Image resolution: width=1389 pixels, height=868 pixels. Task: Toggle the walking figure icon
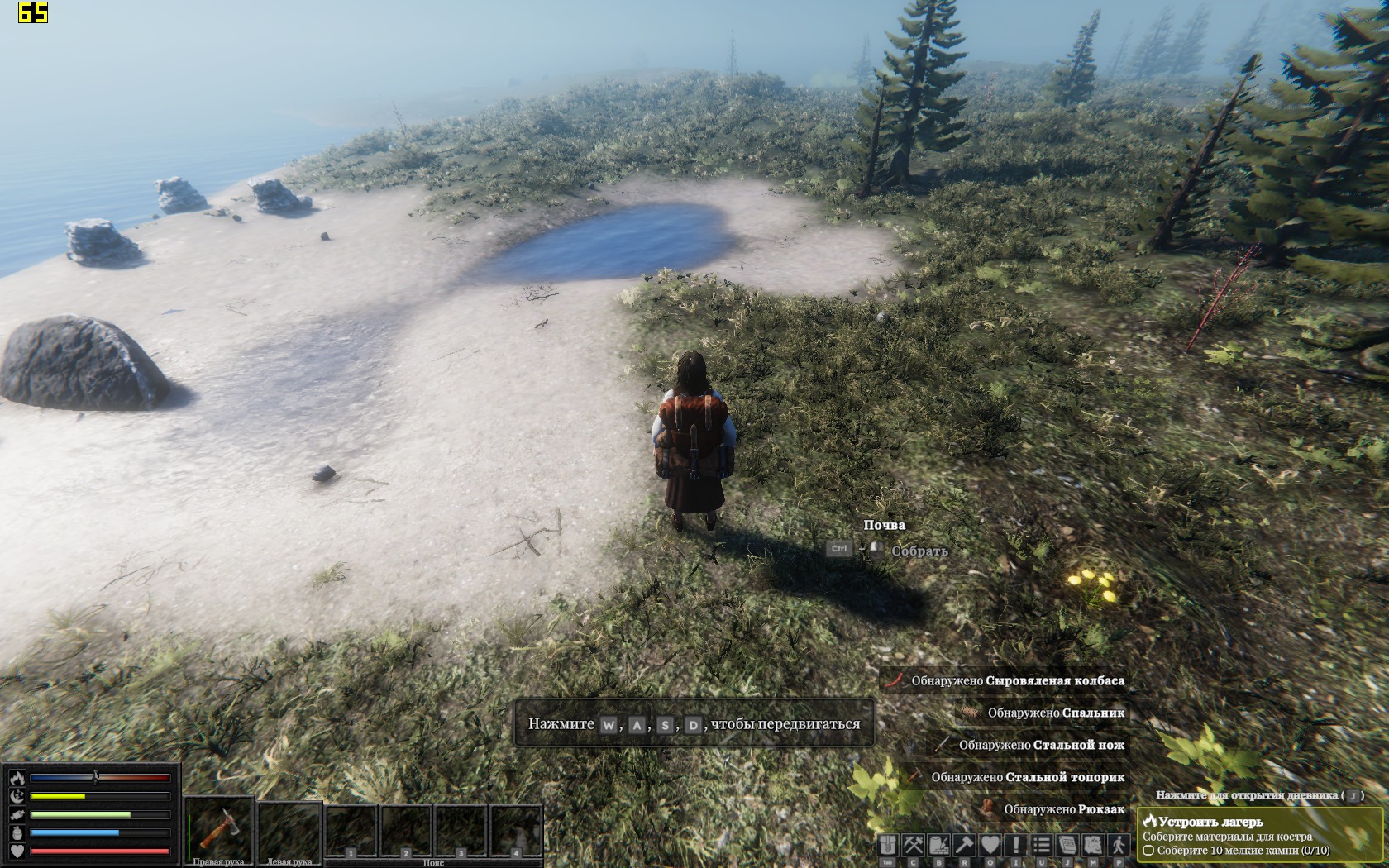1119,845
